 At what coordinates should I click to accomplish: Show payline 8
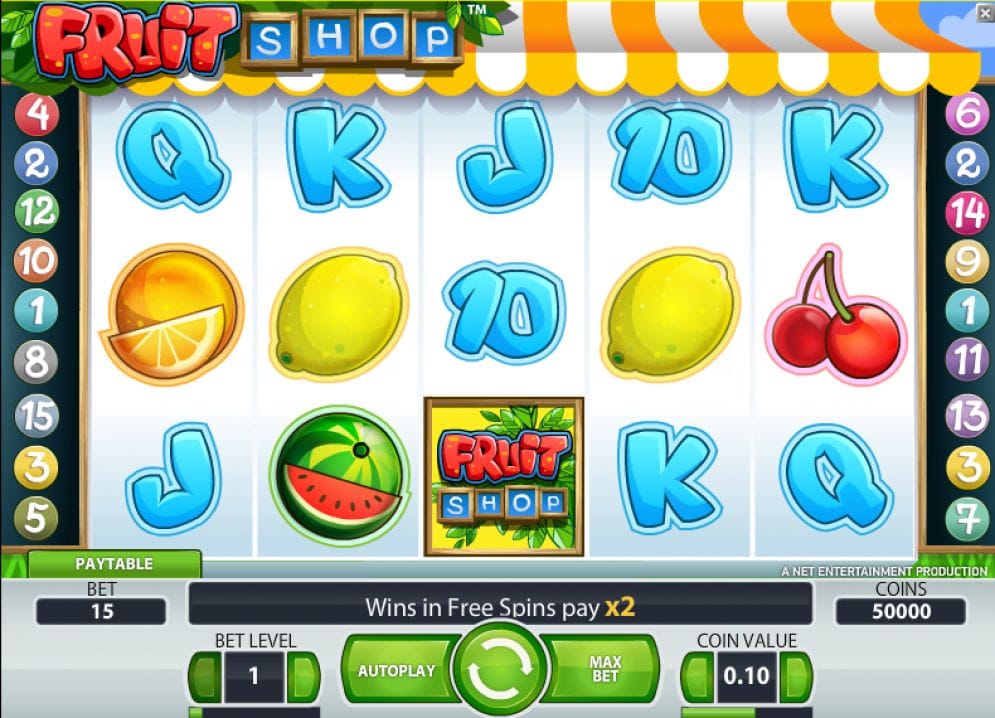click(37, 361)
